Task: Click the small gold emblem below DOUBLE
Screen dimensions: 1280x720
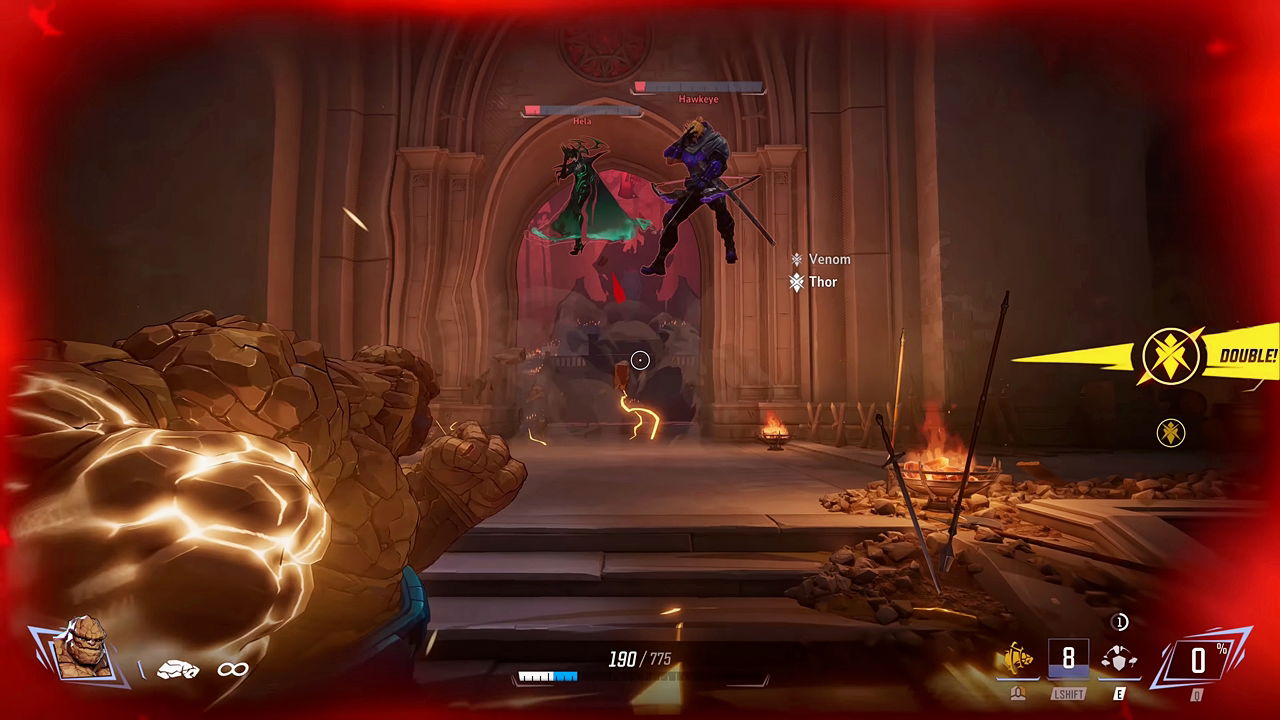Action: tap(1170, 432)
